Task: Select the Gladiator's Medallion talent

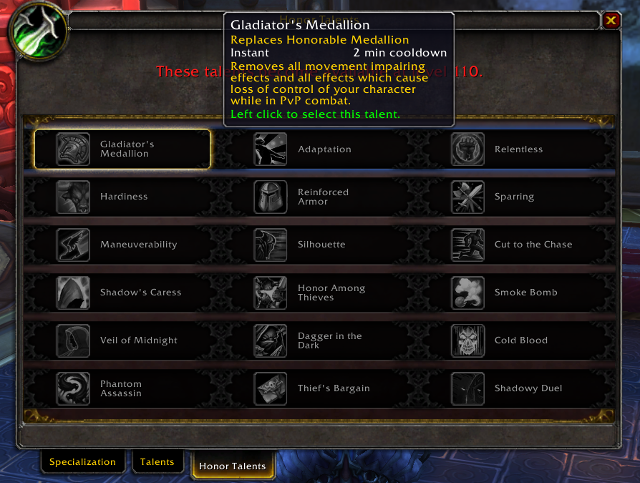Action: (122, 149)
